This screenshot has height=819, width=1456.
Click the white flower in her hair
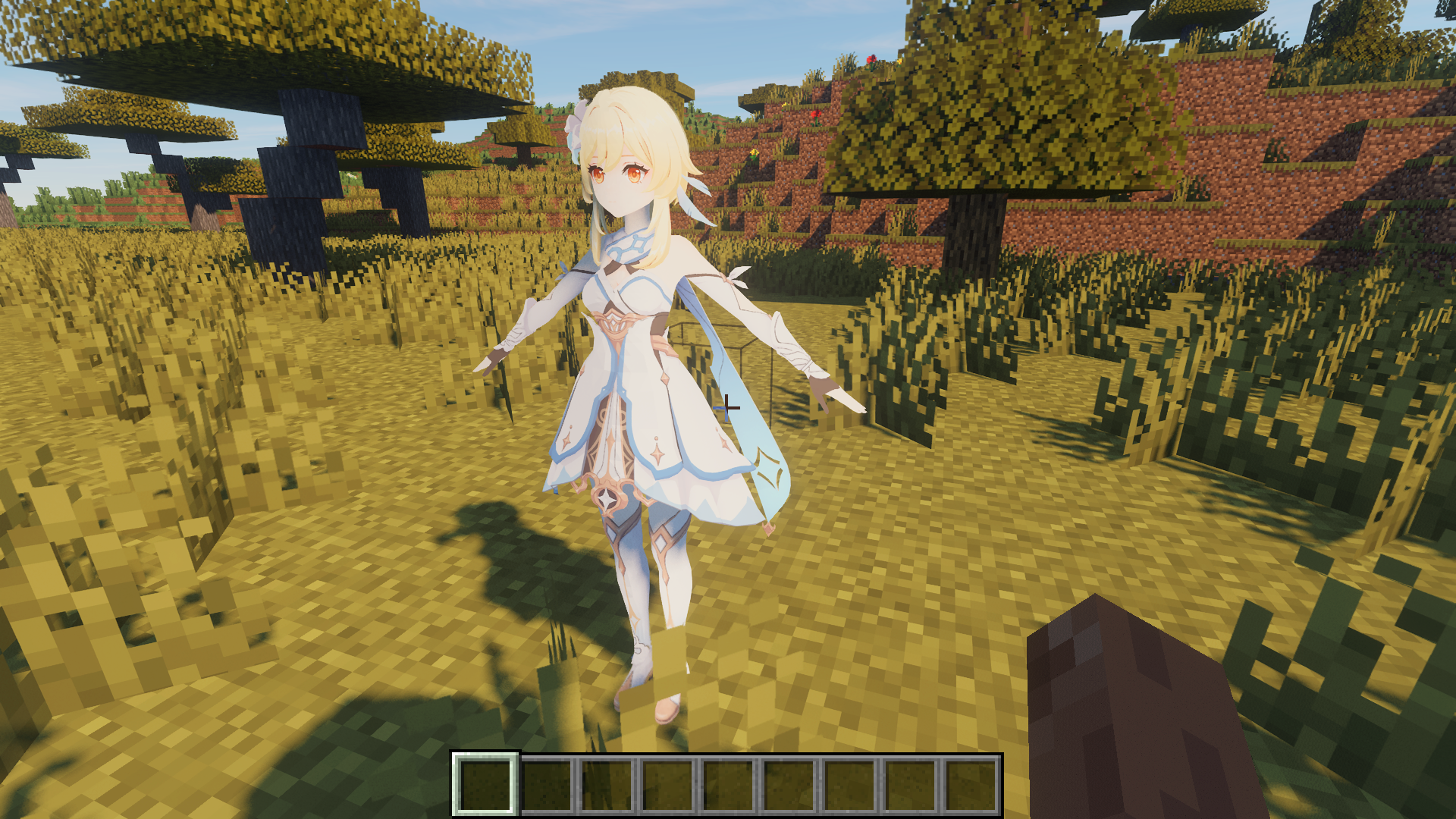point(578,121)
